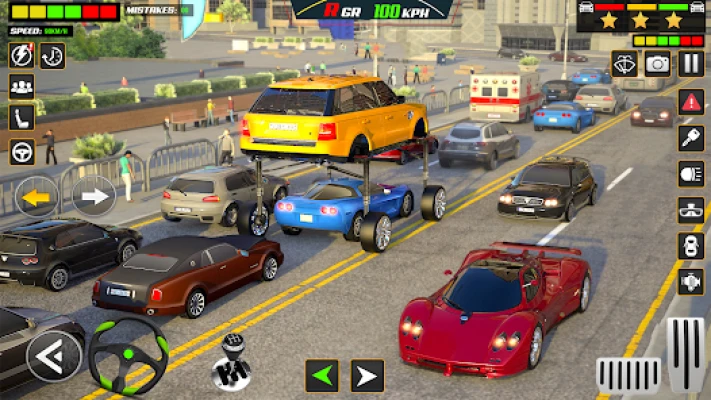Activate the white right turn arrow
This screenshot has height=400, width=711.
(x=93, y=196)
